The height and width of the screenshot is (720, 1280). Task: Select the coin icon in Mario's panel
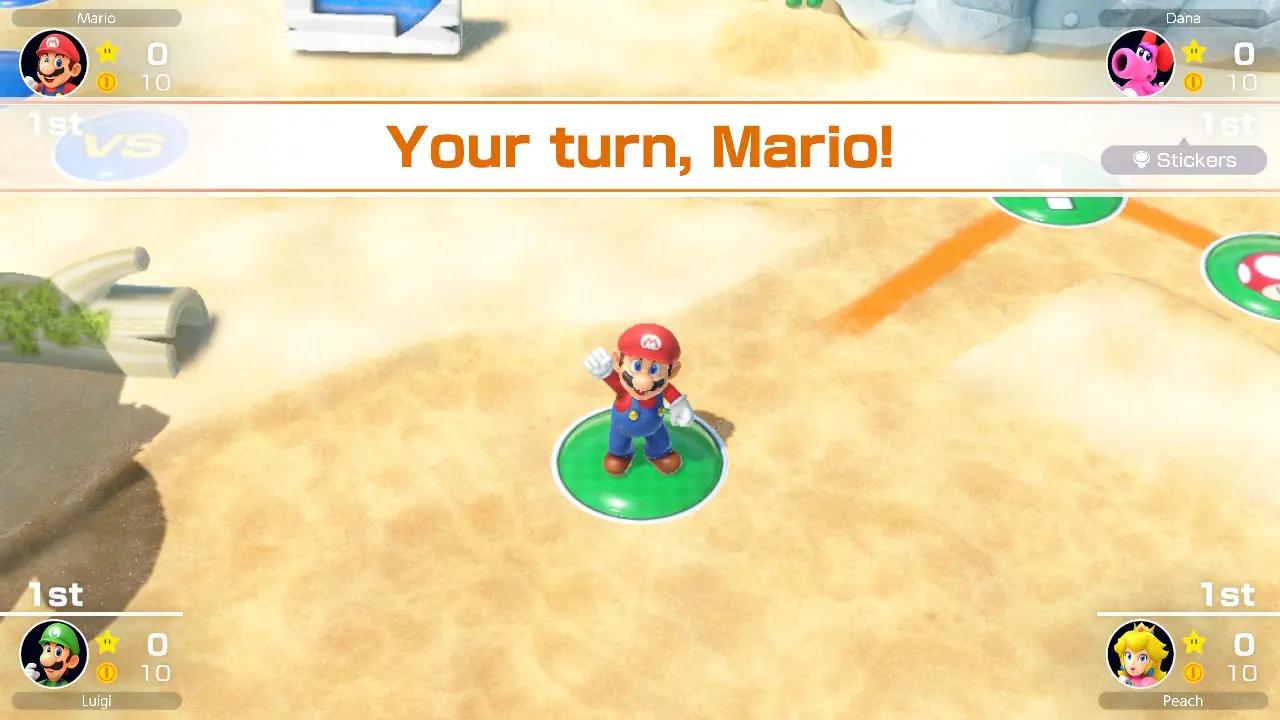click(x=107, y=83)
